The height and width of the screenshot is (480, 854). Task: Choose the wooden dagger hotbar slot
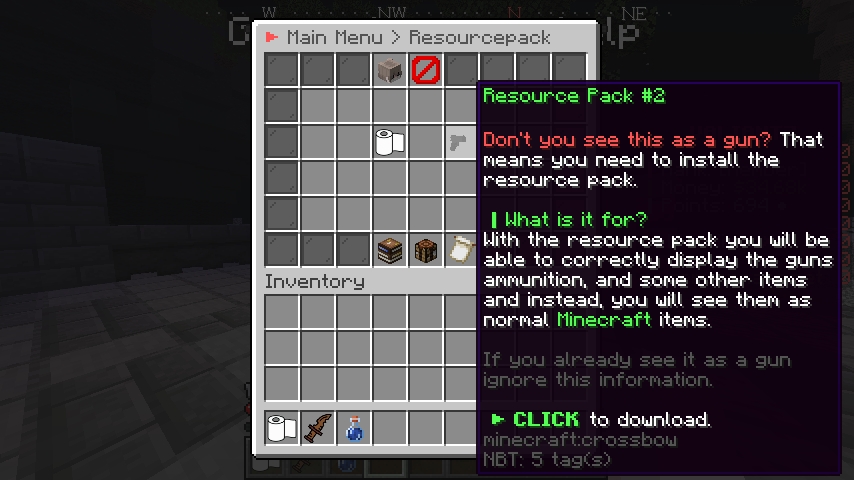click(x=318, y=429)
